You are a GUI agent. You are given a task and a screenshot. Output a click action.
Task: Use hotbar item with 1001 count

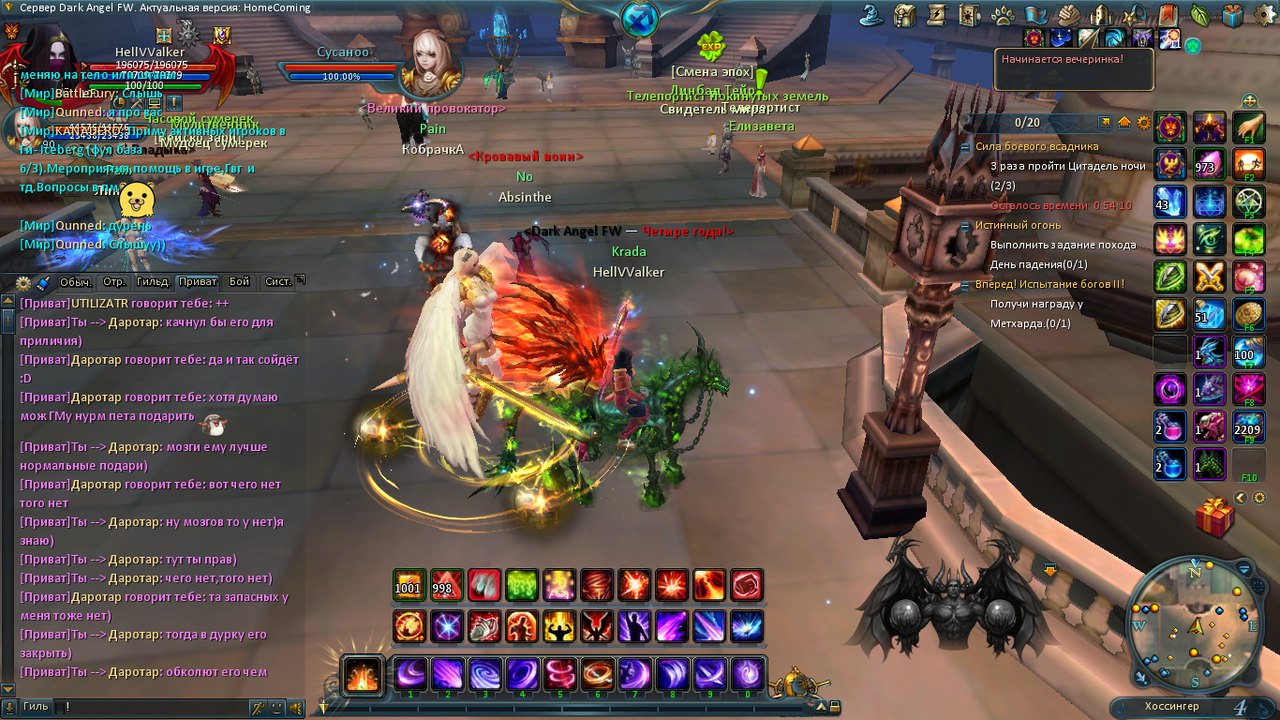[x=408, y=585]
